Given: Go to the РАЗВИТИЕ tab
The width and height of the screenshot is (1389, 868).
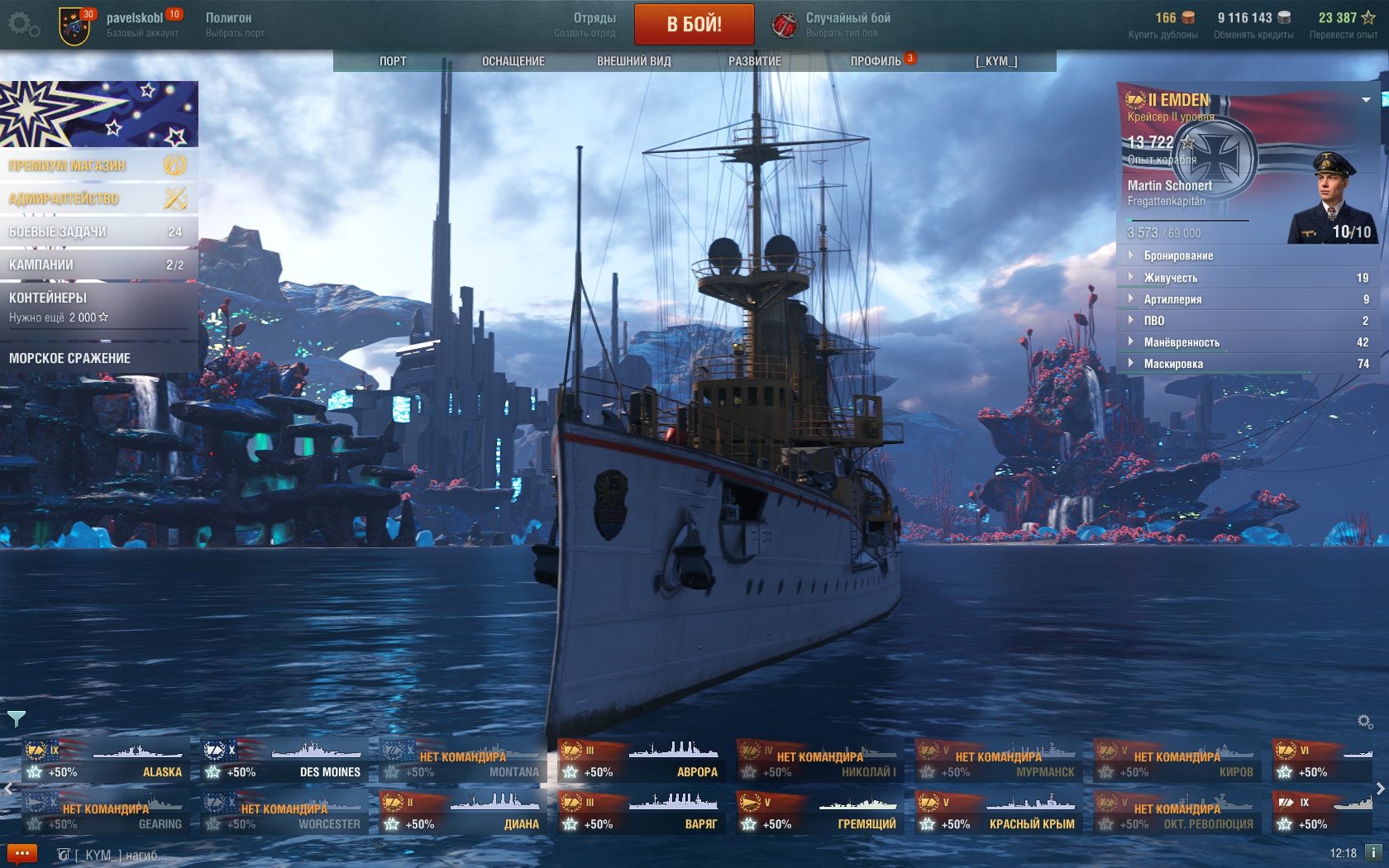Looking at the screenshot, I should coord(754,61).
